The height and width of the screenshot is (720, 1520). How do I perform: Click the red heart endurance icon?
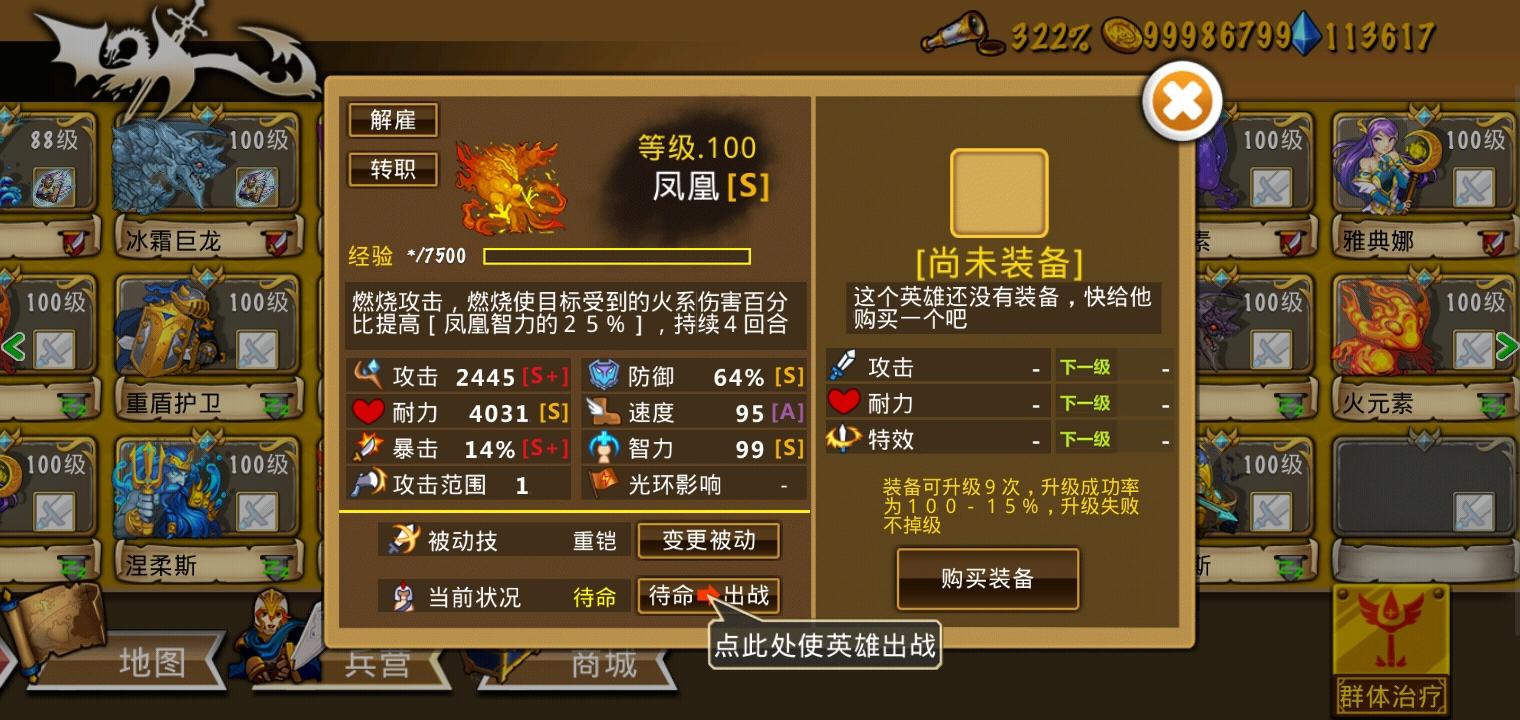tap(366, 411)
